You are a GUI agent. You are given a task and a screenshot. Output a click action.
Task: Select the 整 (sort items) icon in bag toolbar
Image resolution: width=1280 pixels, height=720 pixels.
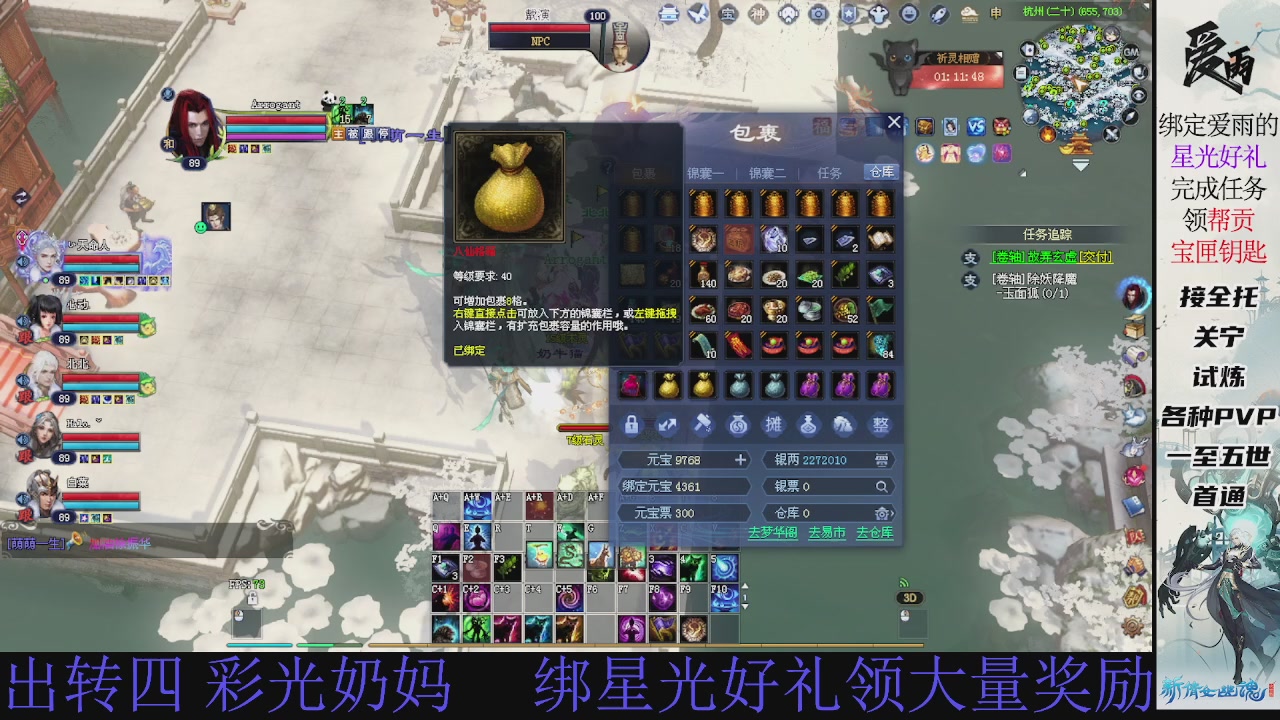pyautogui.click(x=879, y=425)
